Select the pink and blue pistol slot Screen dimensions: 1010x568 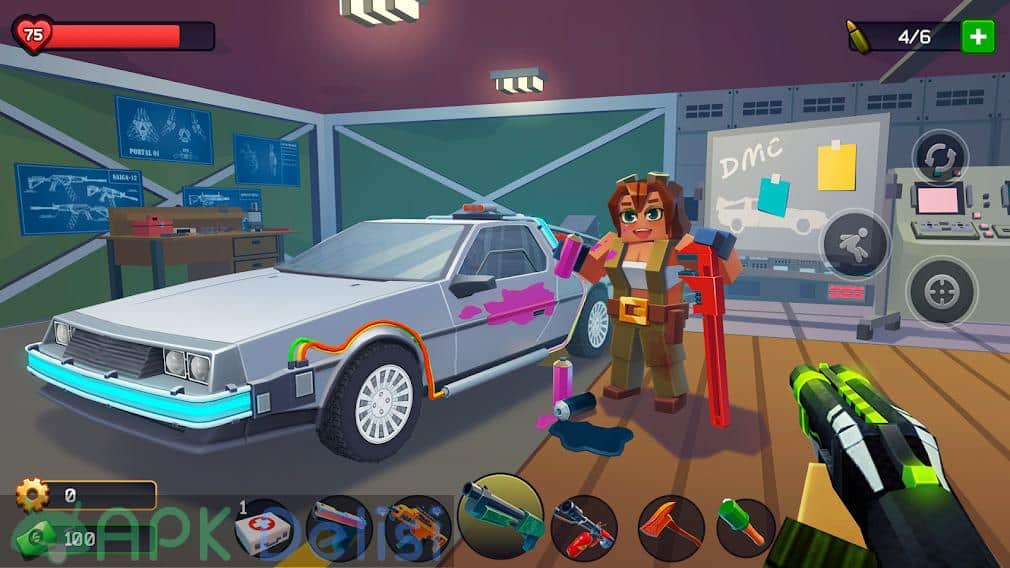(x=338, y=528)
